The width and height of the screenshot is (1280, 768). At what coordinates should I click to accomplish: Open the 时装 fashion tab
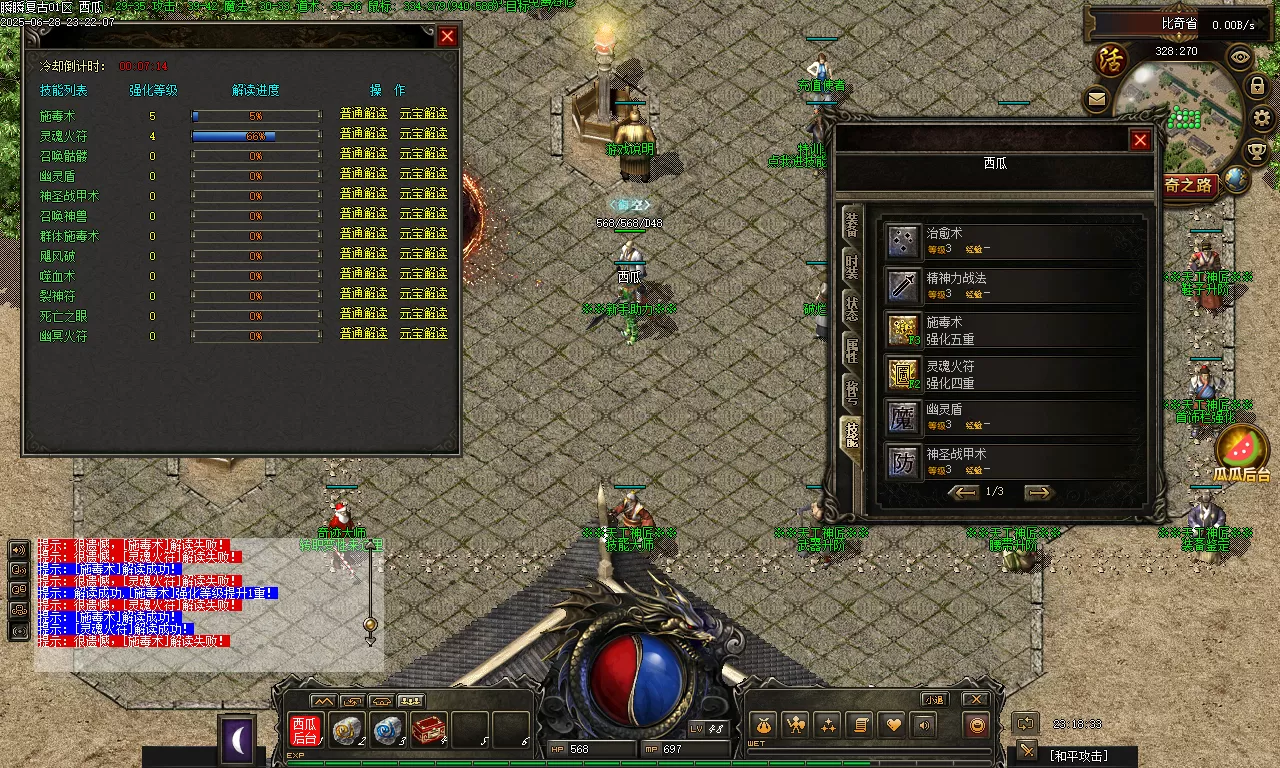[x=851, y=267]
